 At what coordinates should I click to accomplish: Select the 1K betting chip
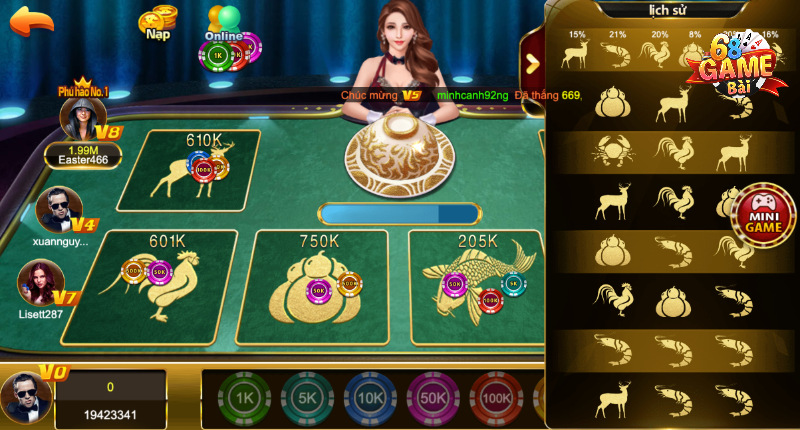pyautogui.click(x=244, y=397)
